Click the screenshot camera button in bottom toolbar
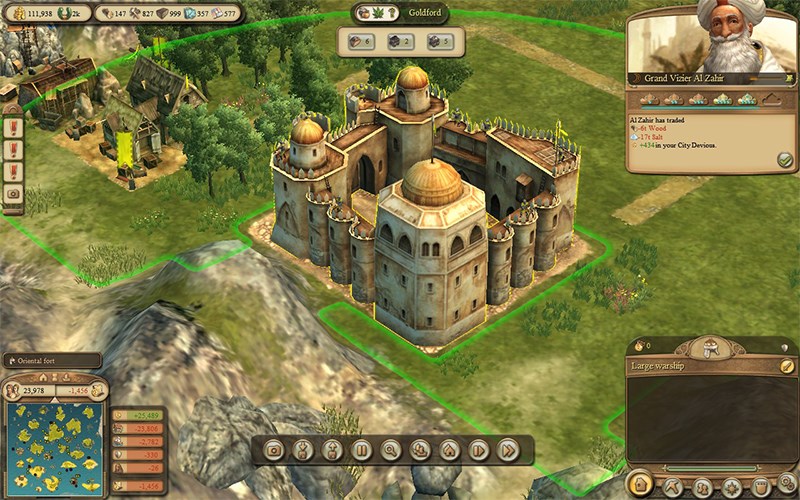 point(273,450)
